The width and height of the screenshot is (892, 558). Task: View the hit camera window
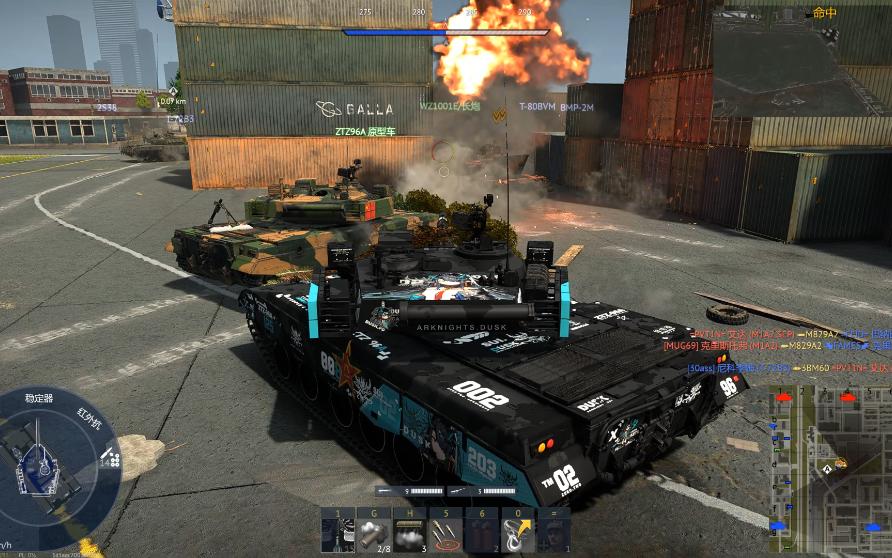click(x=801, y=60)
